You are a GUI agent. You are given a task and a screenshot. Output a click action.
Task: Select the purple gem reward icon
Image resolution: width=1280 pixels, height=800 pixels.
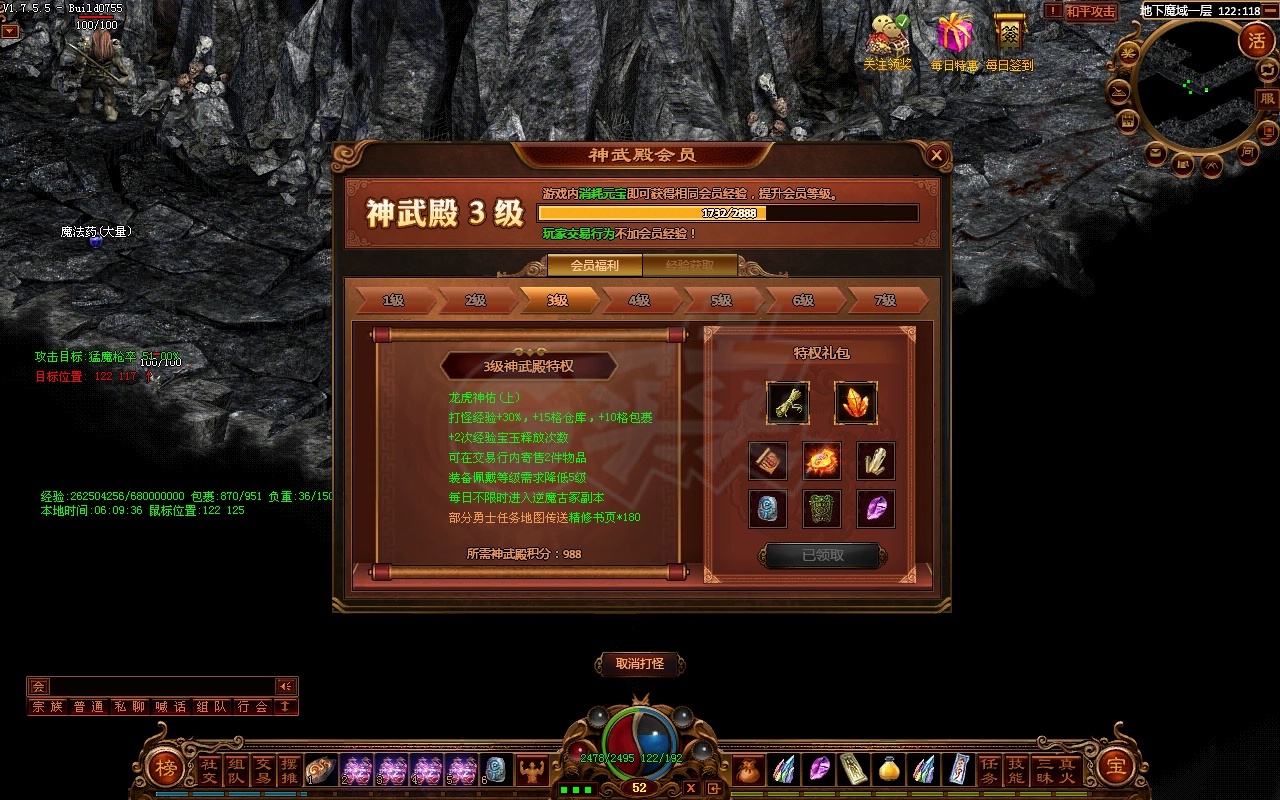pyautogui.click(x=876, y=509)
